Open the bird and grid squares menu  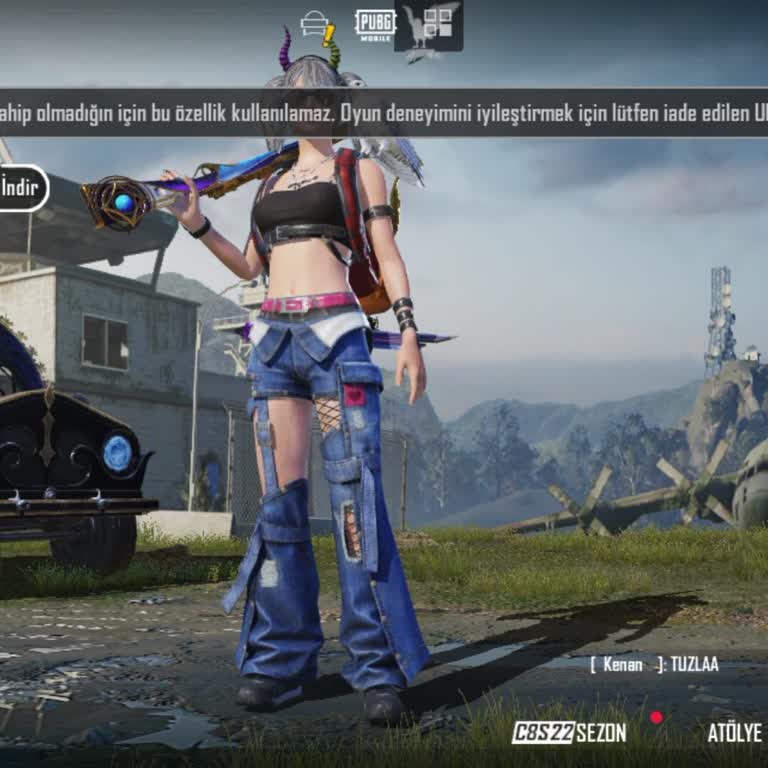tap(429, 26)
